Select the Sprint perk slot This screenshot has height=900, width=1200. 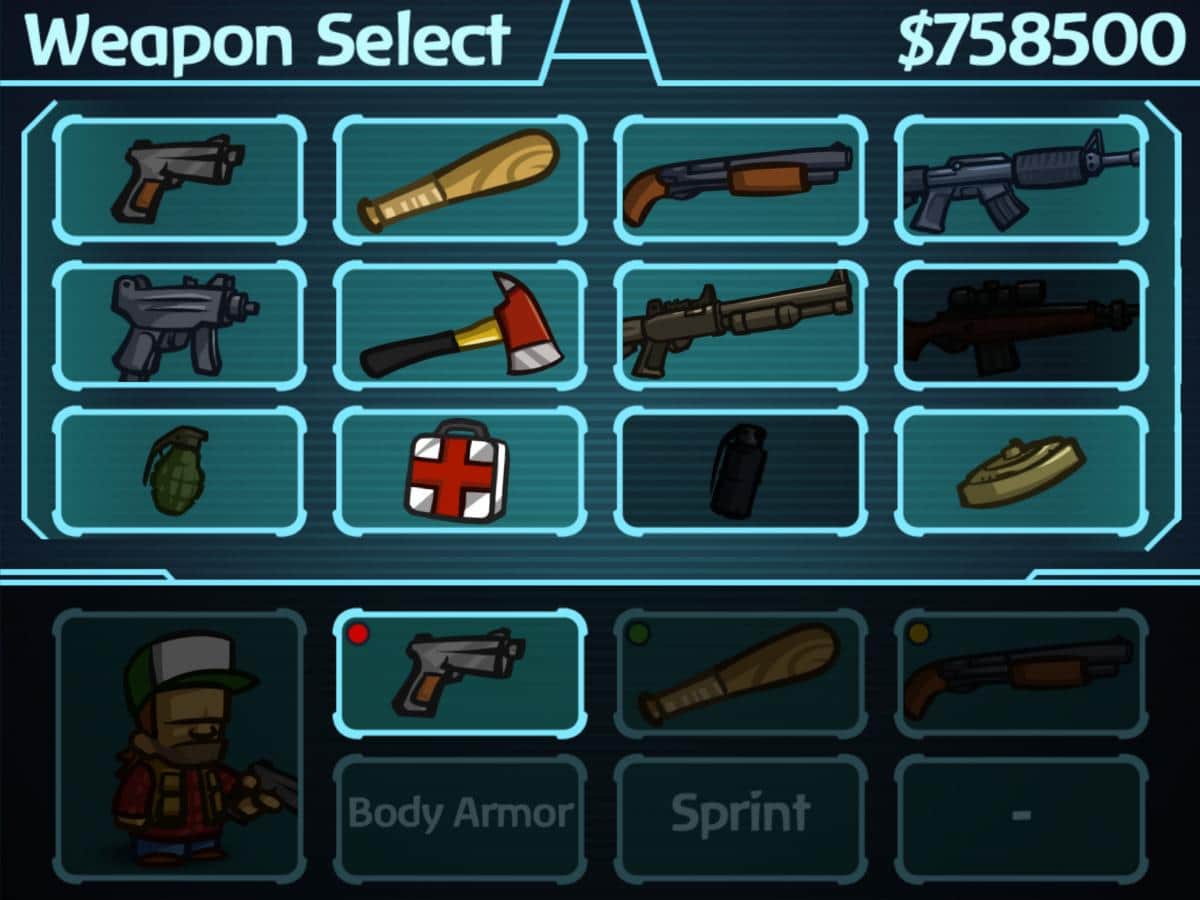pyautogui.click(x=741, y=815)
